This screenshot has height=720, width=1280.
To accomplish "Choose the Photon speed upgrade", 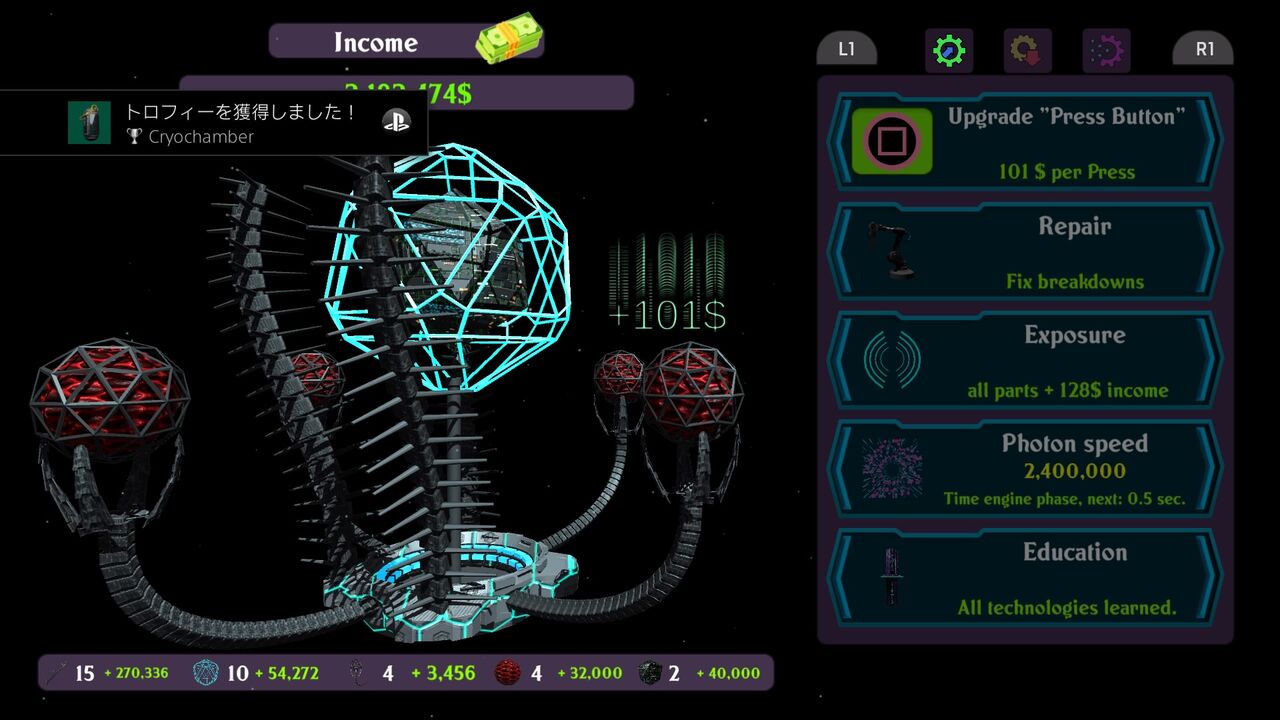I will (x=1025, y=469).
